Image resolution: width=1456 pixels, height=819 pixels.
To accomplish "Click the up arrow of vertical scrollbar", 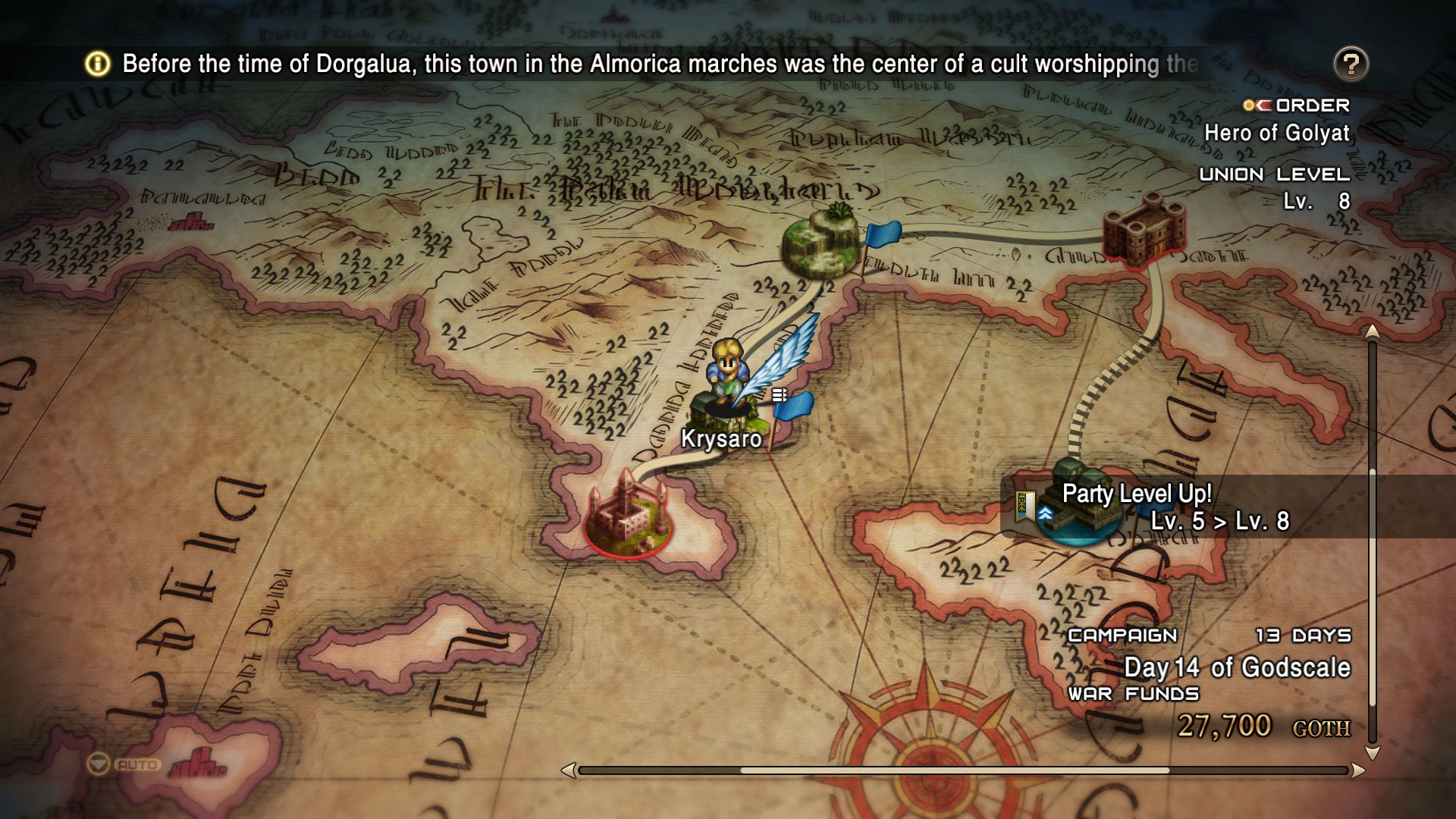I will click(1372, 331).
